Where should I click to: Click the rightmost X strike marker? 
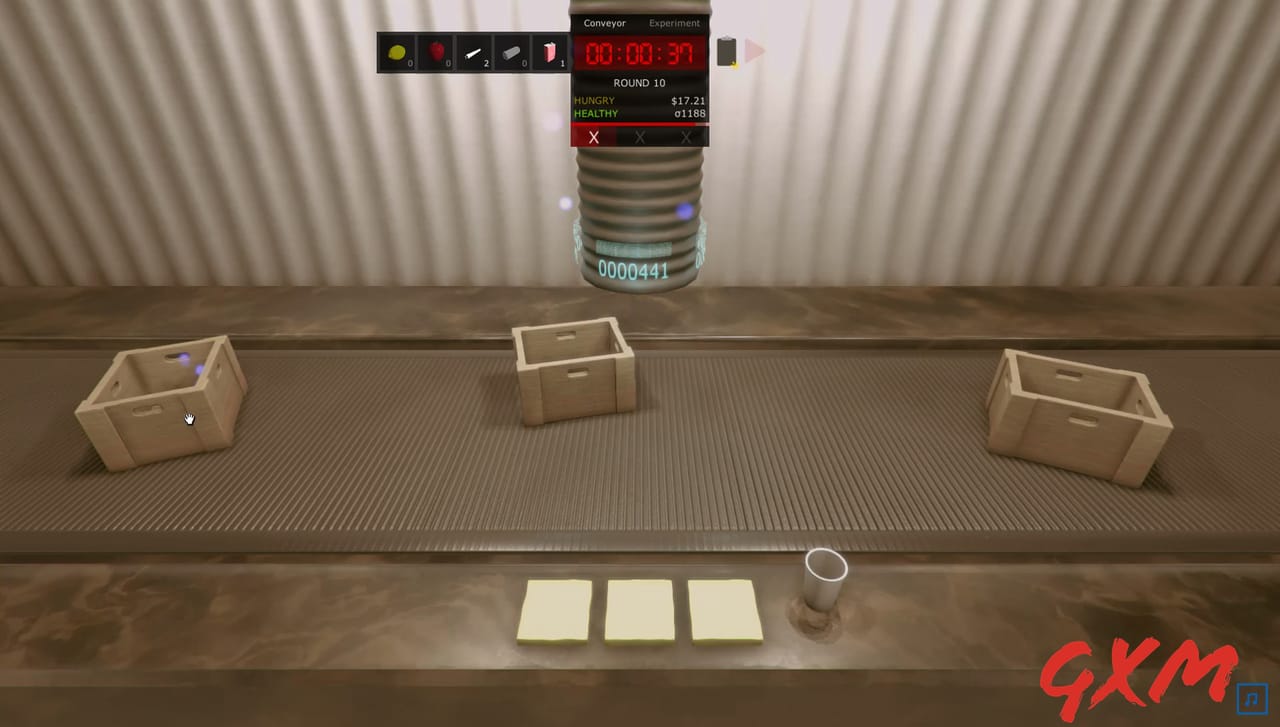click(x=685, y=137)
